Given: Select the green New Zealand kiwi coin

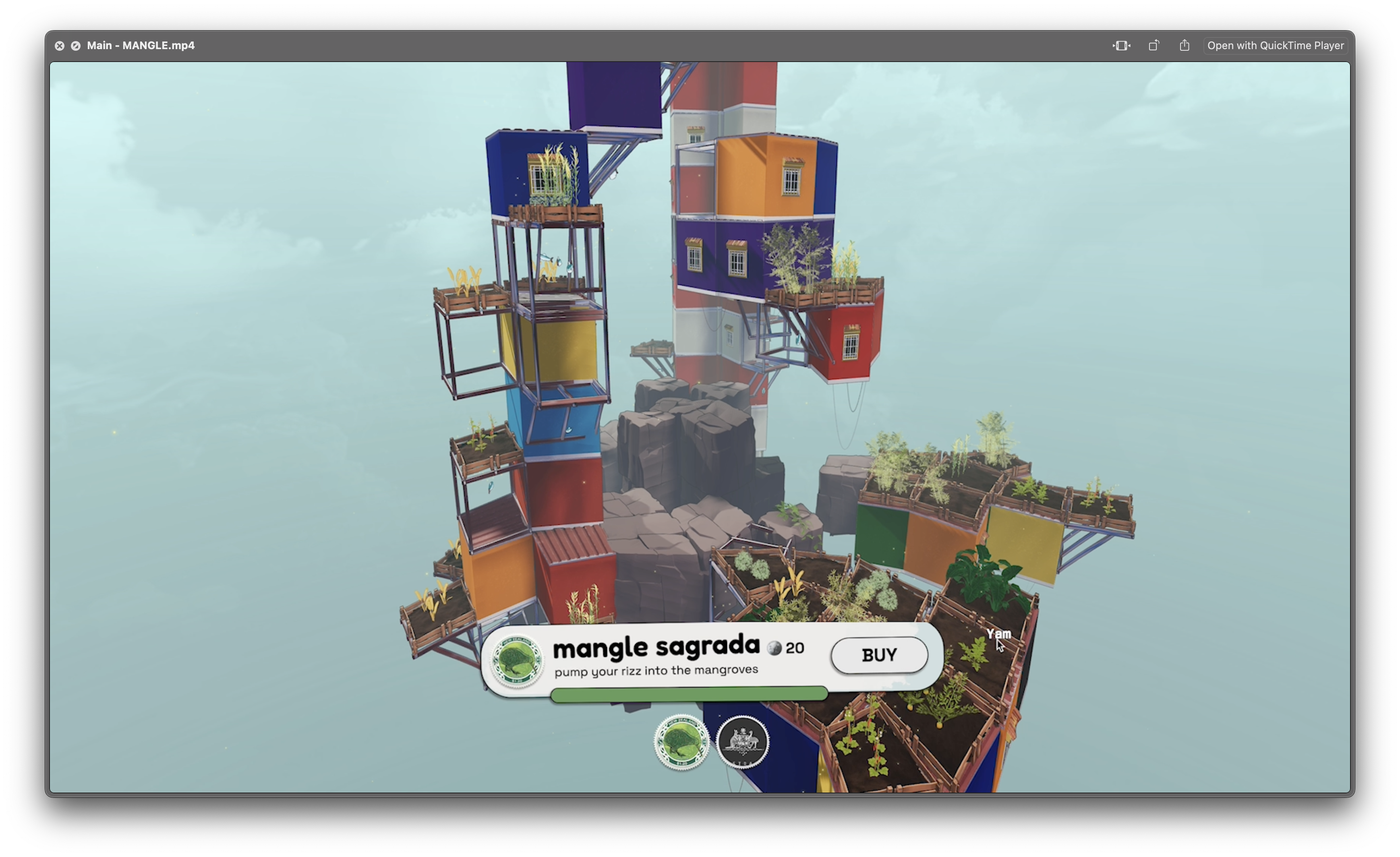Looking at the screenshot, I should pyautogui.click(x=681, y=742).
